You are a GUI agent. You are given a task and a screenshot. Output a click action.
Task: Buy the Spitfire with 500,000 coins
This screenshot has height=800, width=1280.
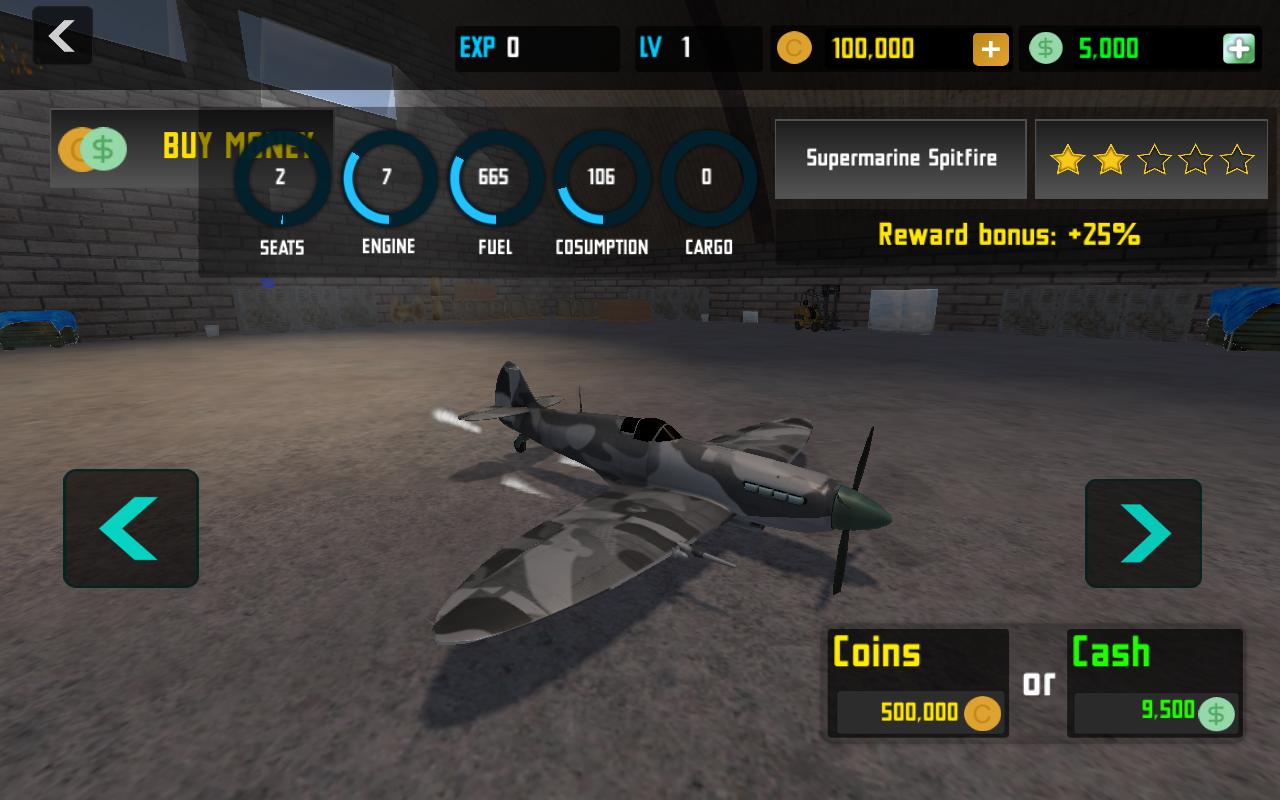917,683
